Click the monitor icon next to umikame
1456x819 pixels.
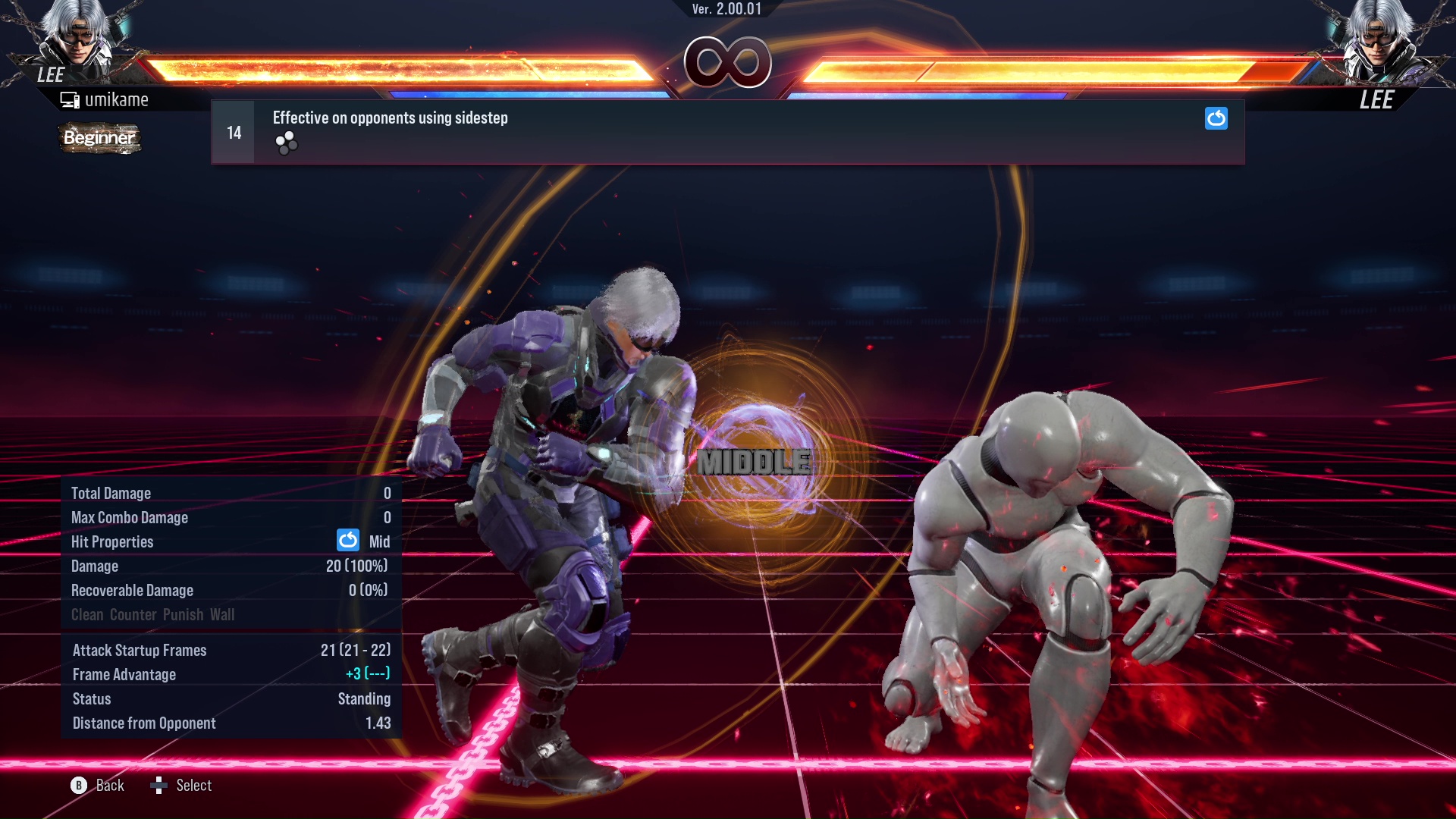70,99
